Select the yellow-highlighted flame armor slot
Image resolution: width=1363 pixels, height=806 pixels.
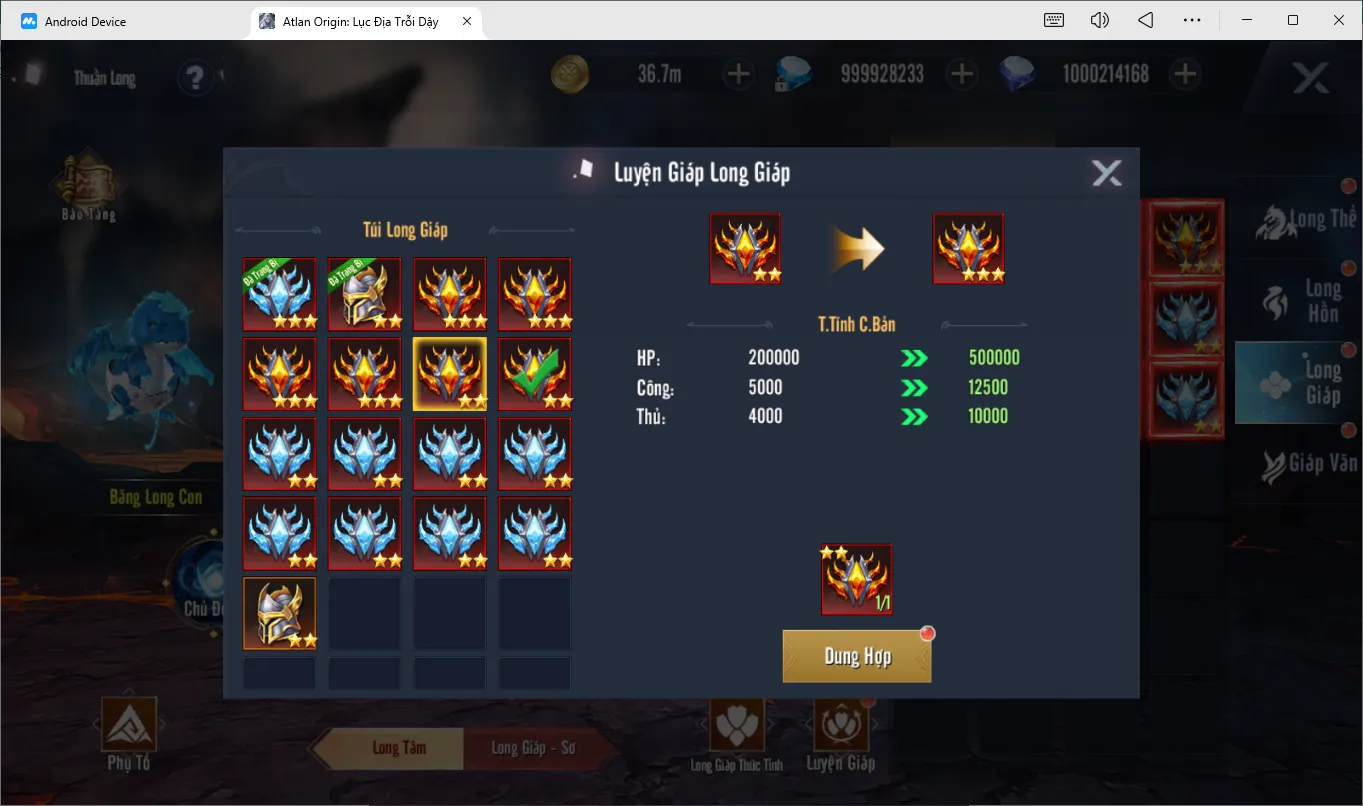(x=450, y=373)
